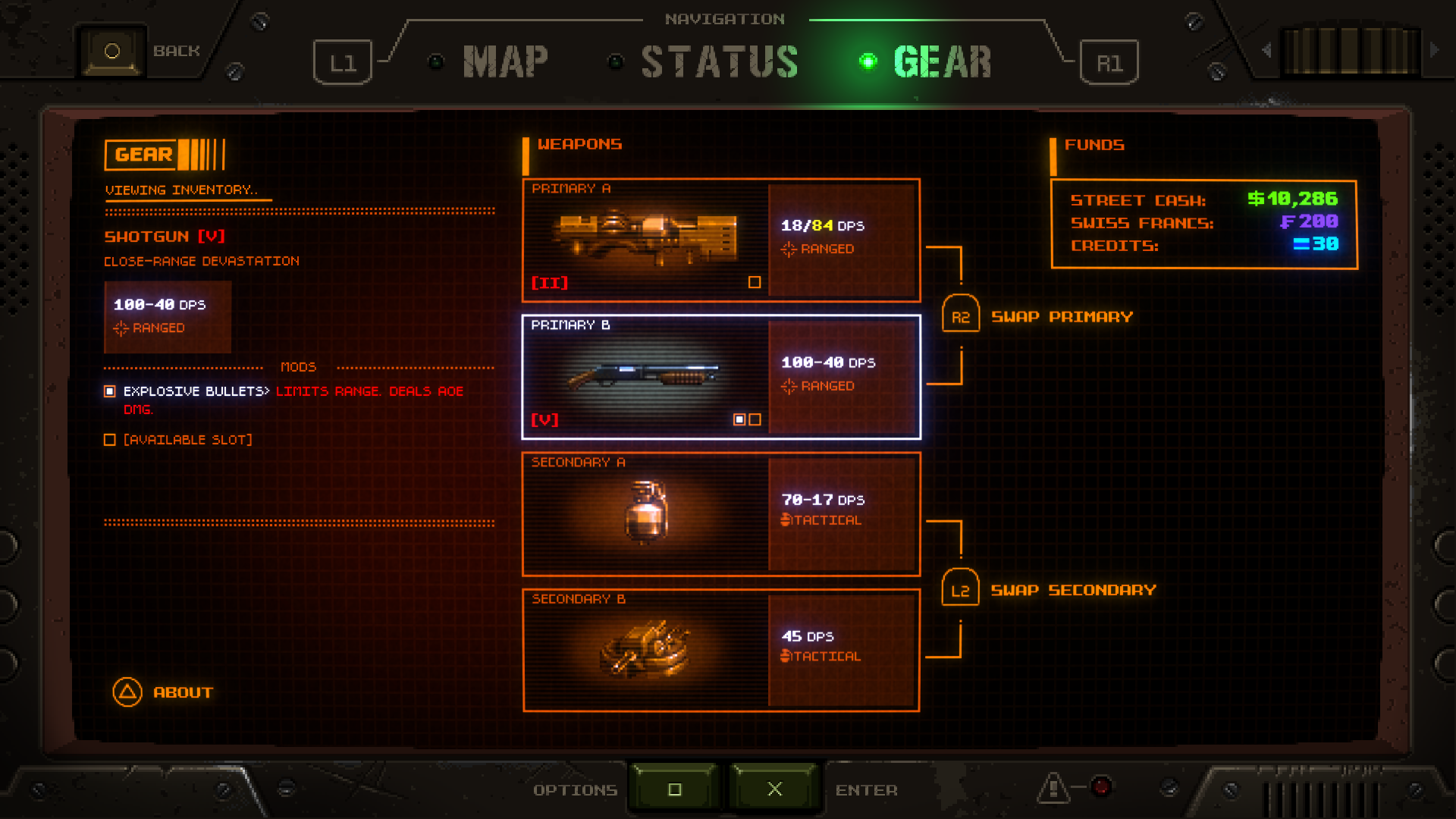Switch to the MAP tab
Viewport: 1456px width, 819px height.
504,61
